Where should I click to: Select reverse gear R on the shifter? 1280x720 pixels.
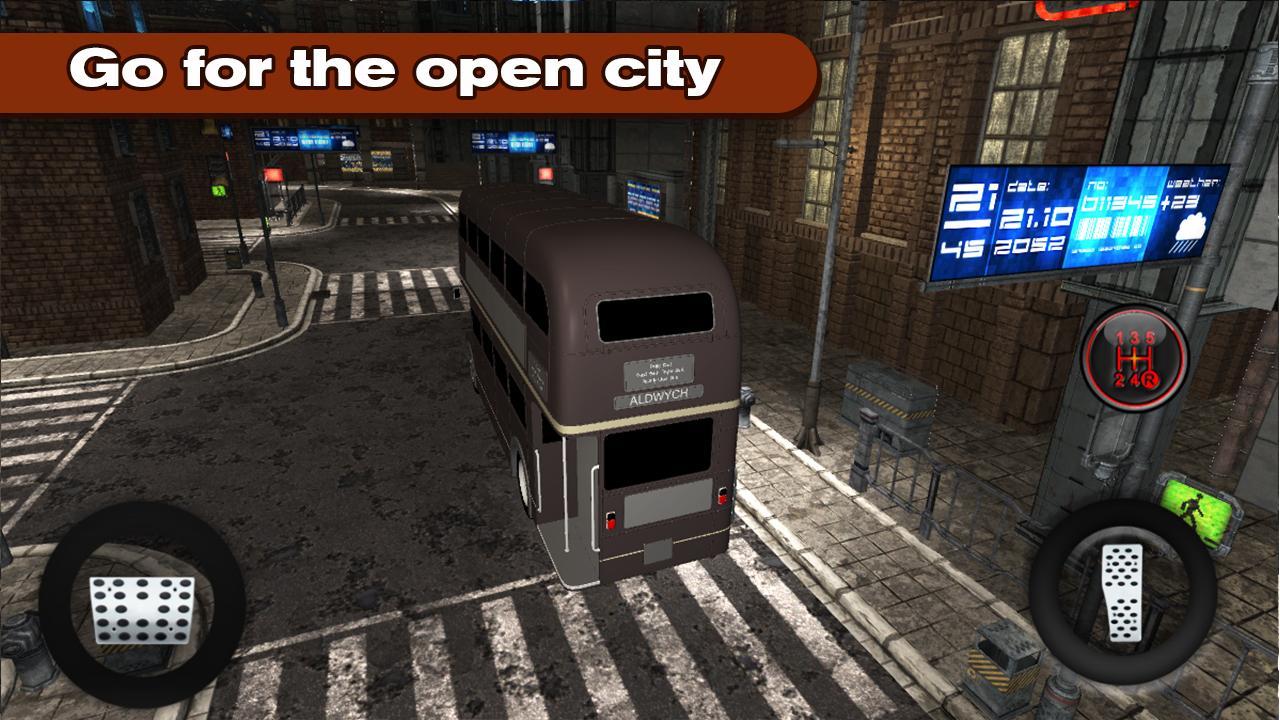(1151, 380)
